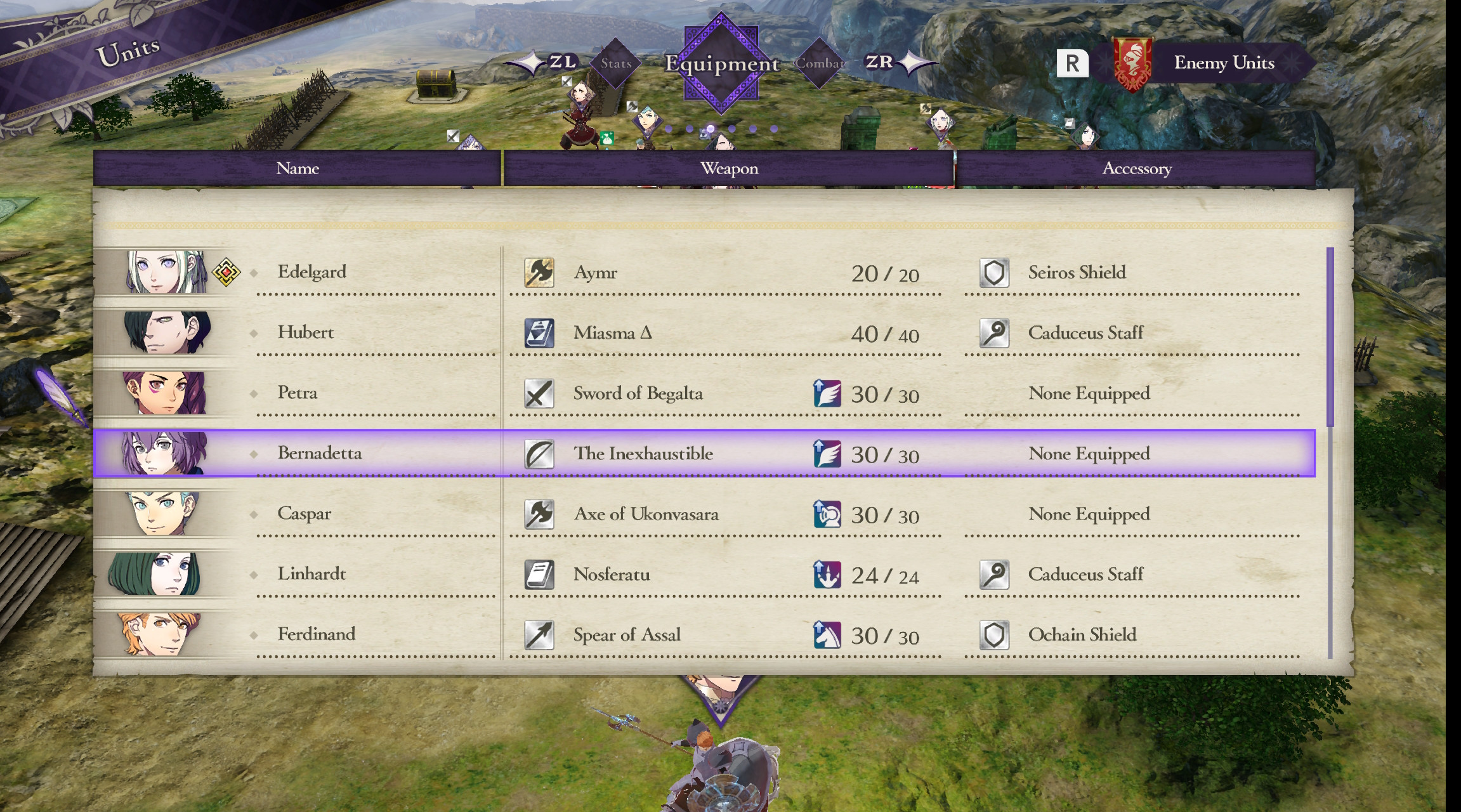Open the Enemy Units view

(x=1223, y=63)
